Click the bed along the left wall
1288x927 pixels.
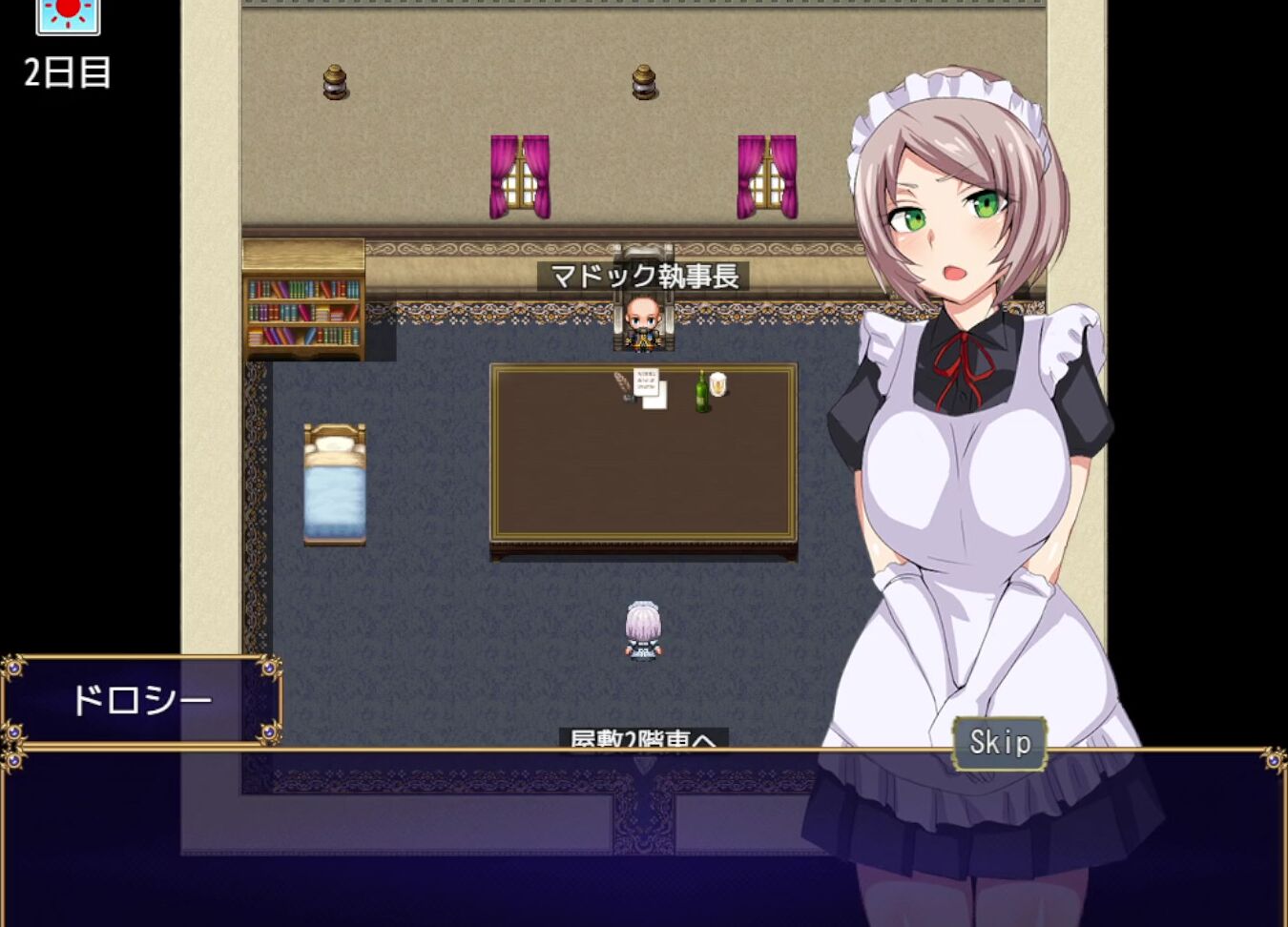[334, 482]
